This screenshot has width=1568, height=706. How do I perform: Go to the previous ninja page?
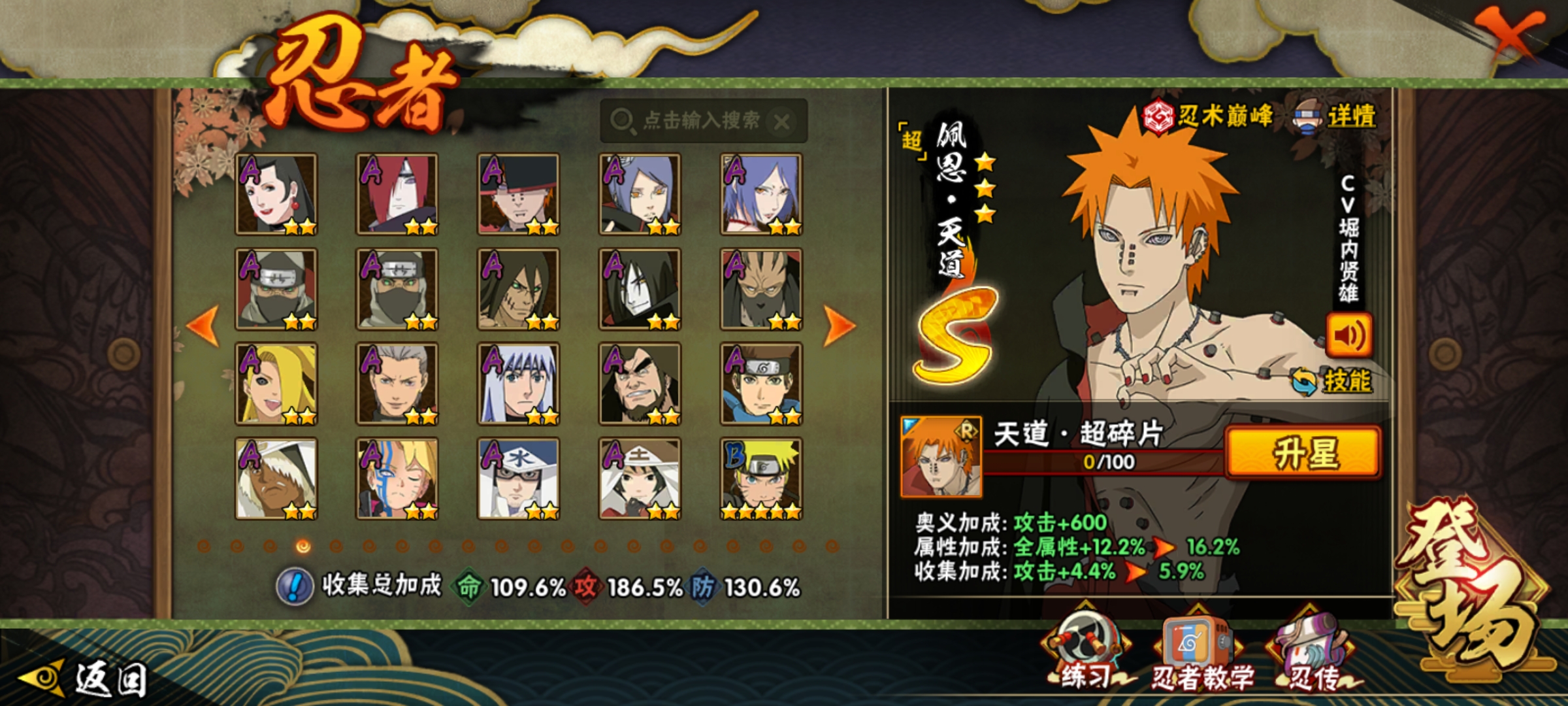[203, 325]
